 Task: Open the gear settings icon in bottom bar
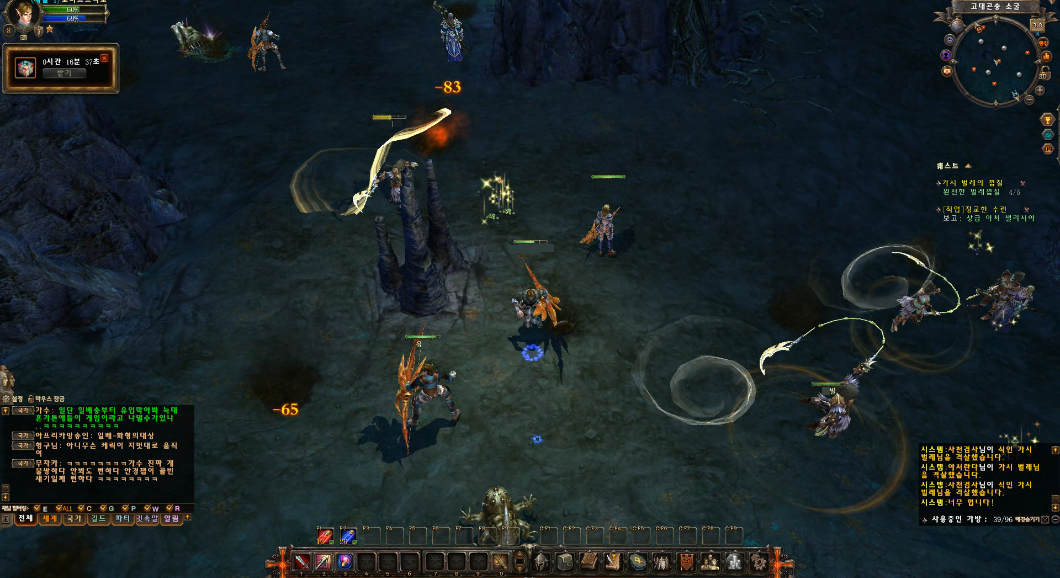[759, 561]
